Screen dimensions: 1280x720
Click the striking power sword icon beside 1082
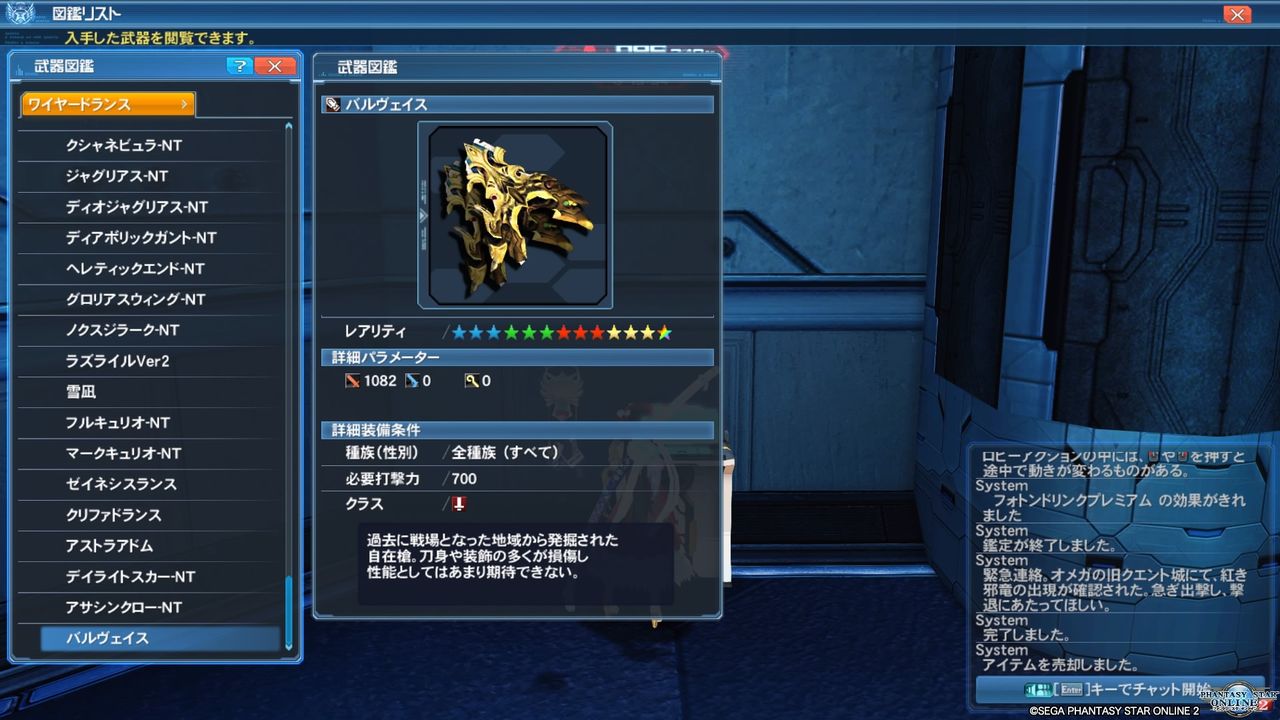(x=354, y=380)
